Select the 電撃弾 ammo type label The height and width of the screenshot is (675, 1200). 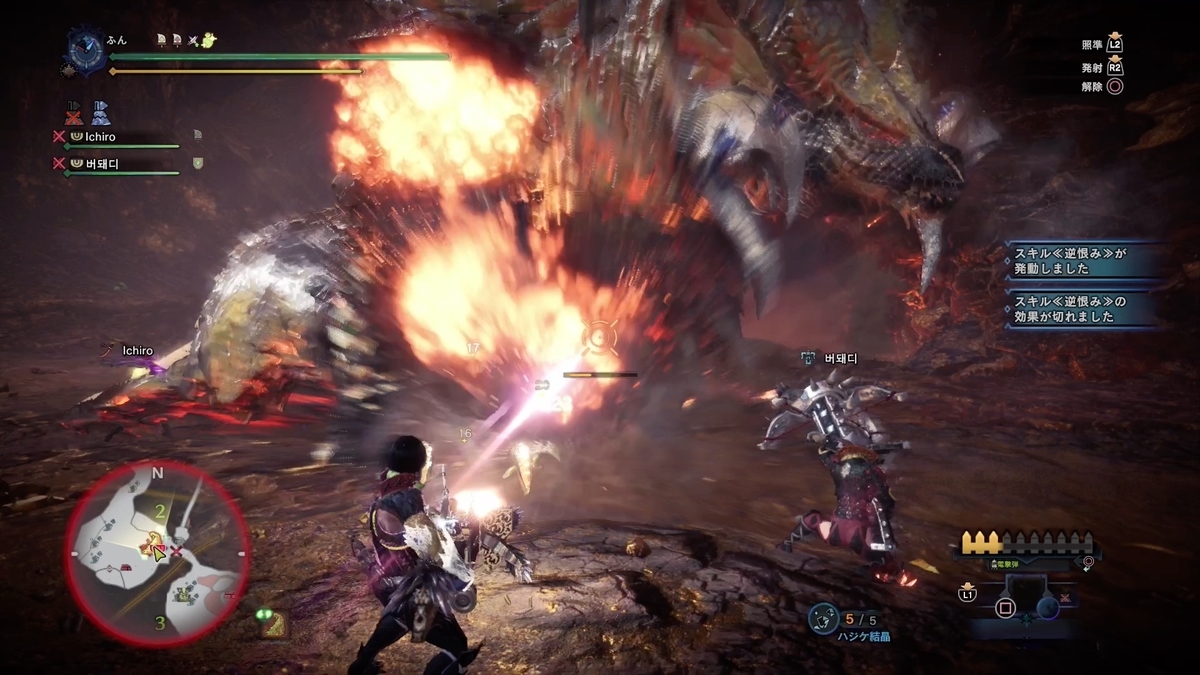pyautogui.click(x=1012, y=565)
